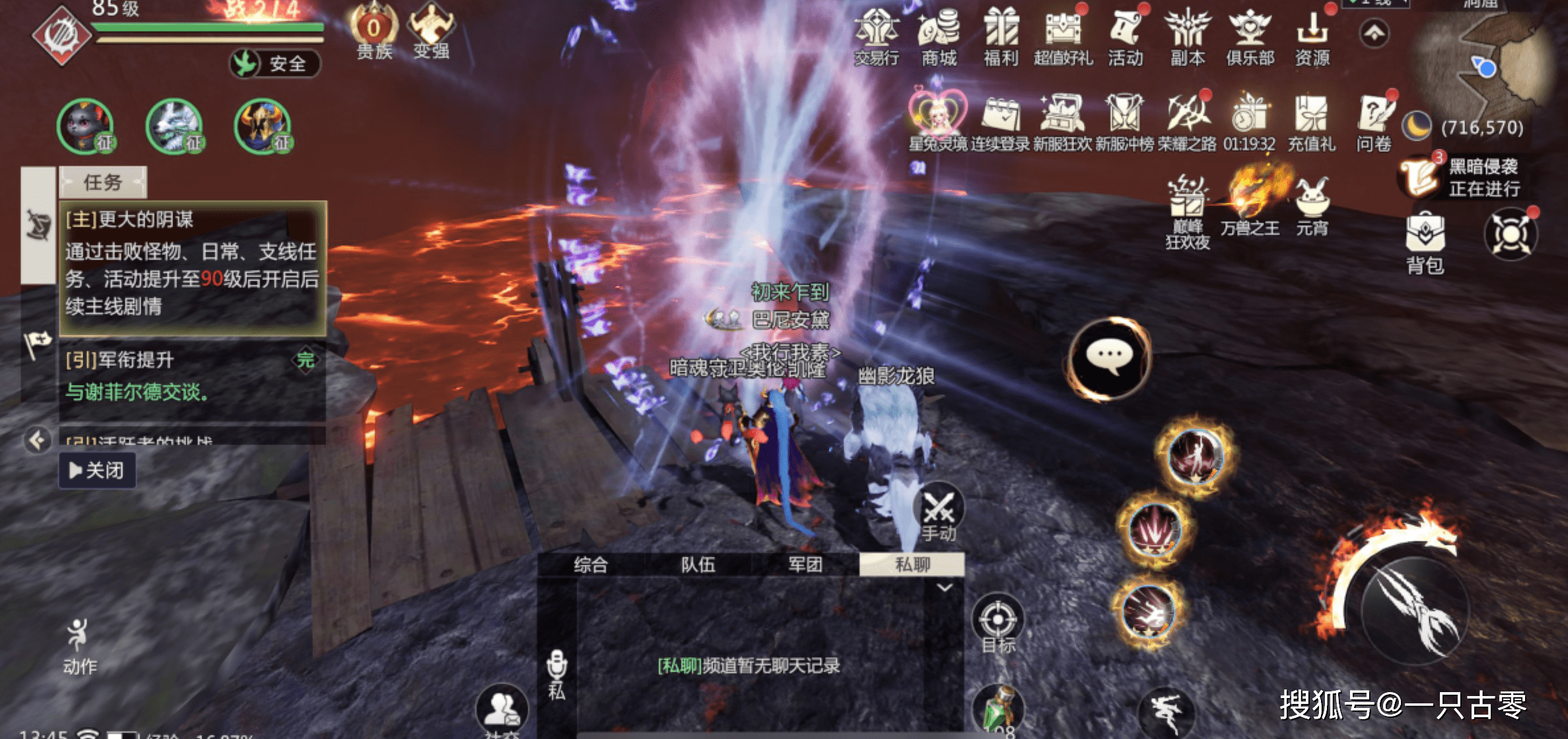The width and height of the screenshot is (1568, 739).
Task: Open the 活动 events menu
Action: 1125,36
